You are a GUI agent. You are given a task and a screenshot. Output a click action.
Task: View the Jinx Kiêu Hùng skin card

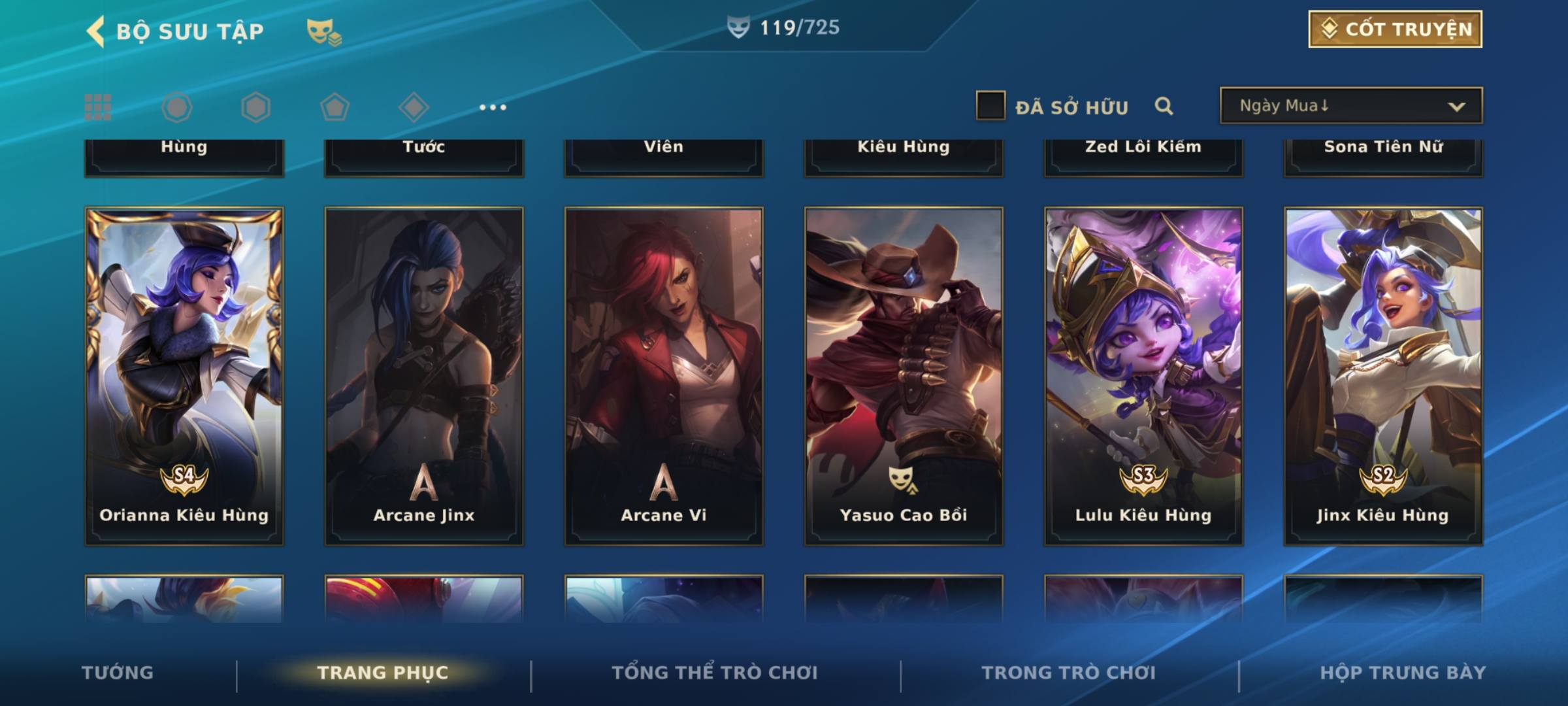[x=1383, y=376]
